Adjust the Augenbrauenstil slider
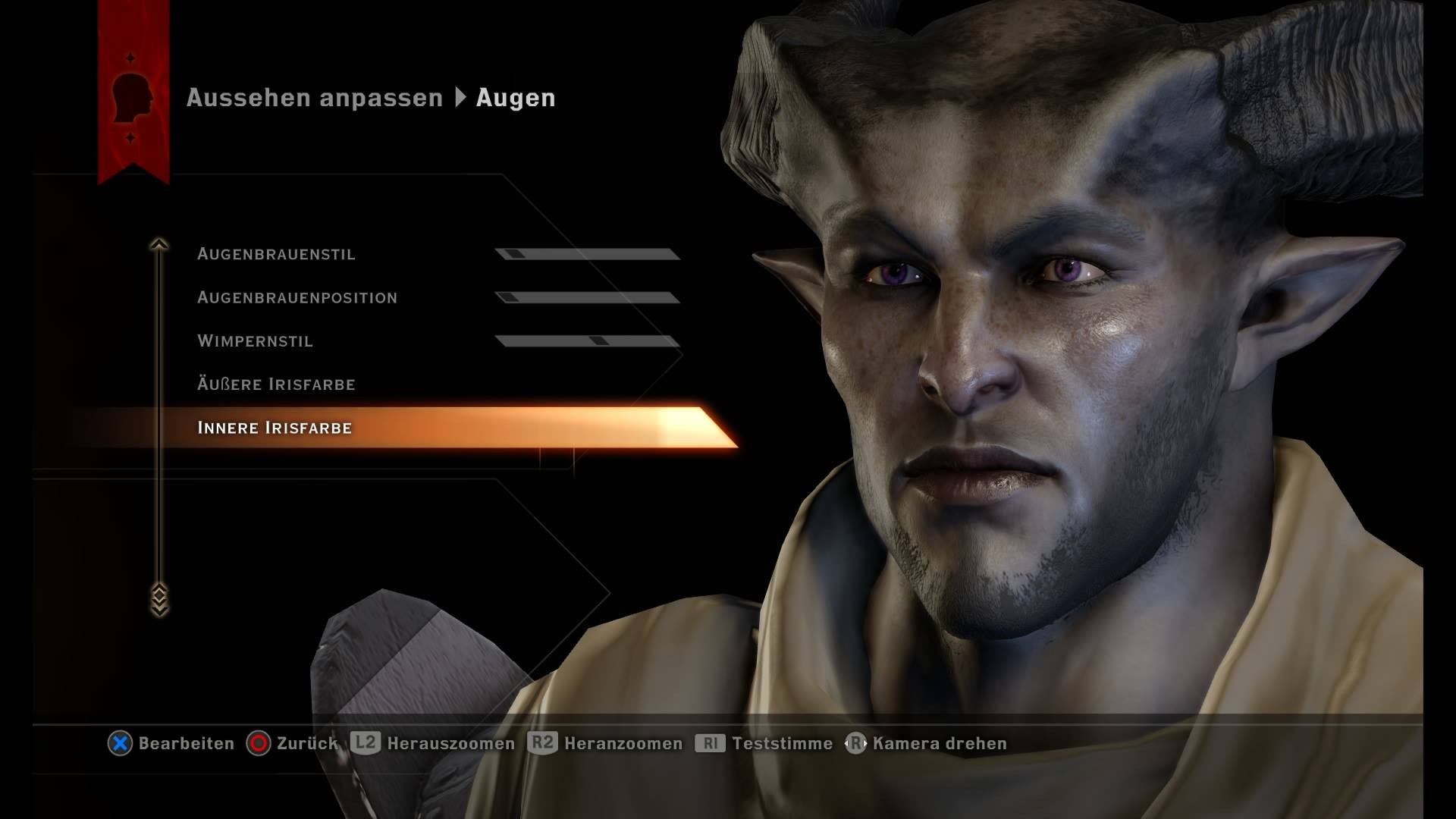 coord(587,254)
